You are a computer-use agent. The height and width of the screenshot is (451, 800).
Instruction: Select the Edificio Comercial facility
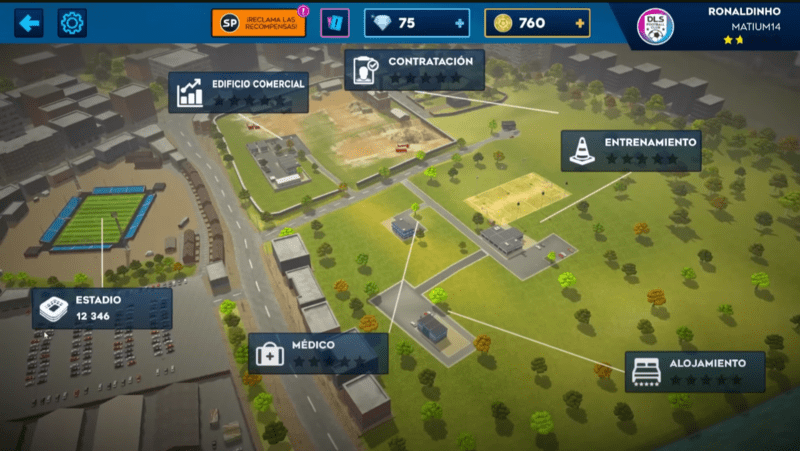click(x=238, y=91)
